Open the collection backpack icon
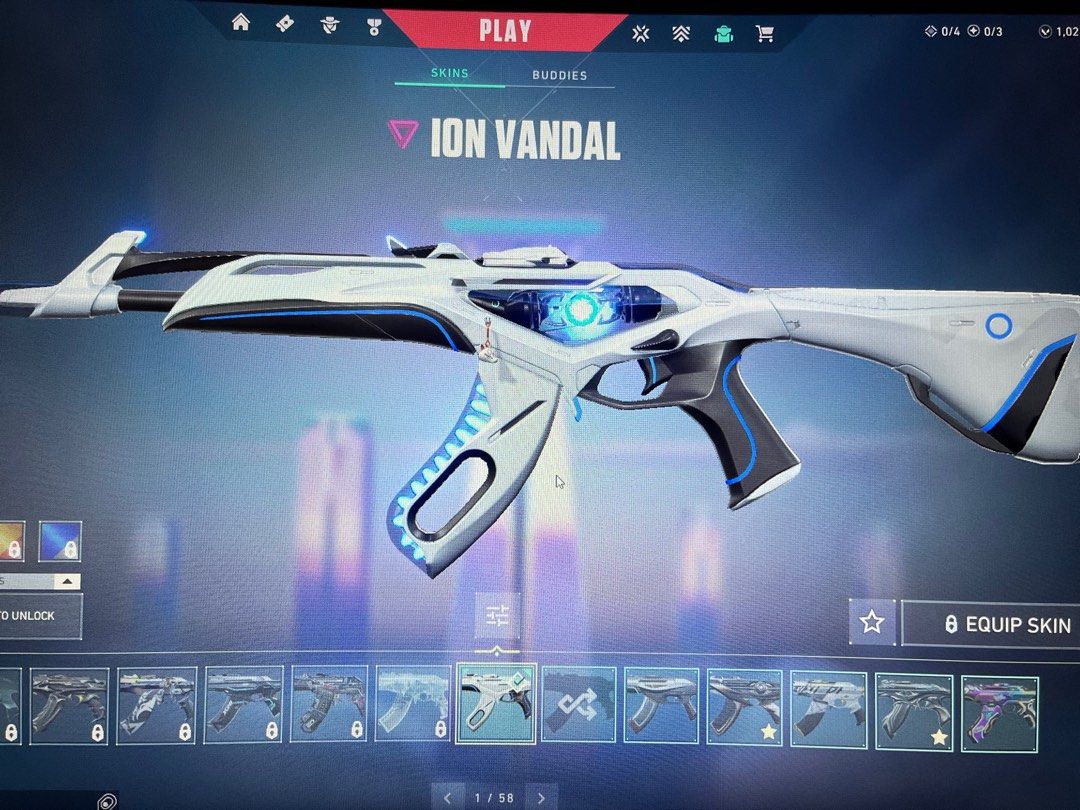The height and width of the screenshot is (810, 1080). [x=723, y=33]
